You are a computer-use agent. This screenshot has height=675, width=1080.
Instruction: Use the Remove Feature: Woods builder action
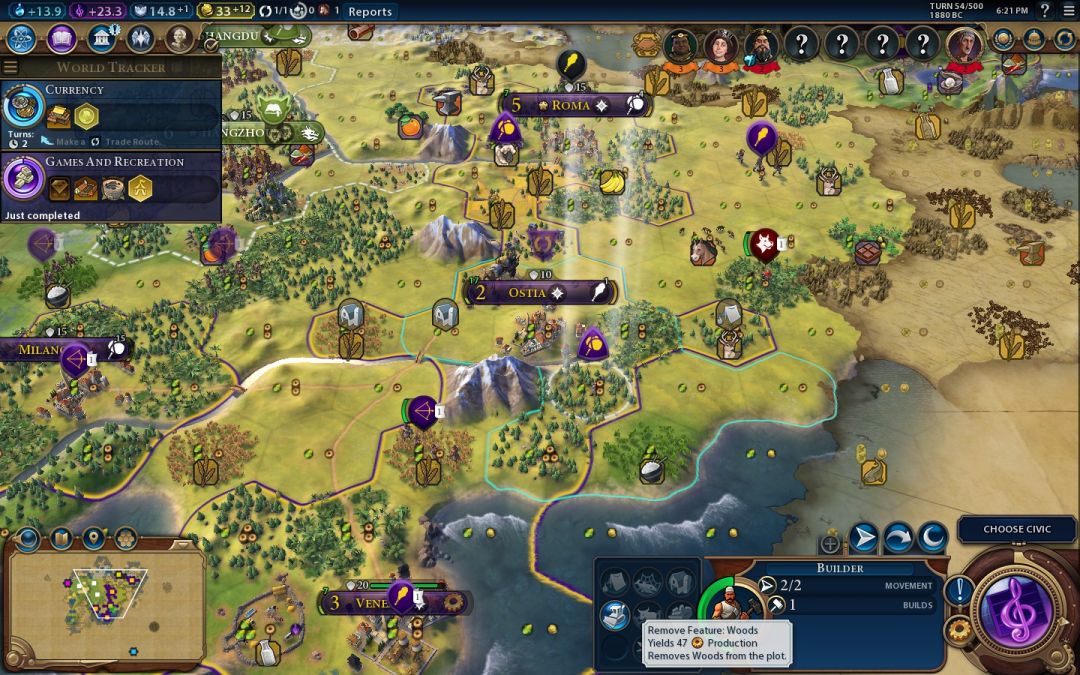[x=614, y=615]
